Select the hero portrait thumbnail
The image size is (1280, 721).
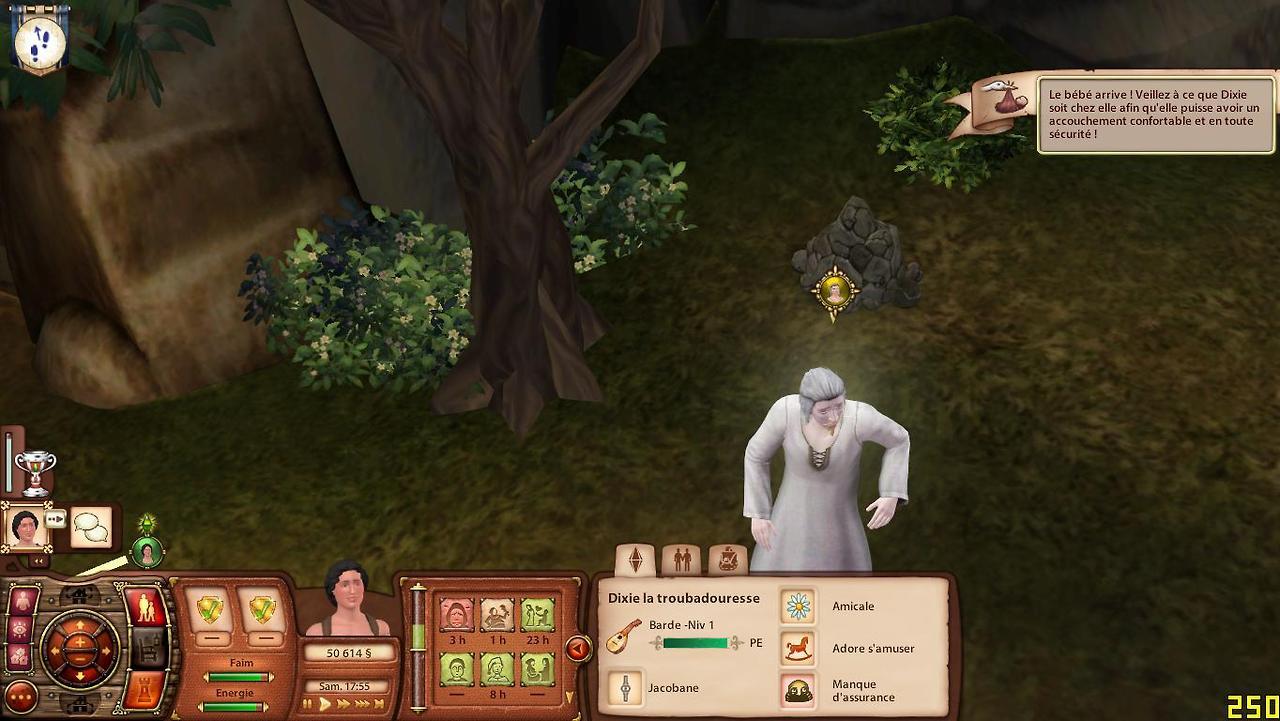click(25, 527)
